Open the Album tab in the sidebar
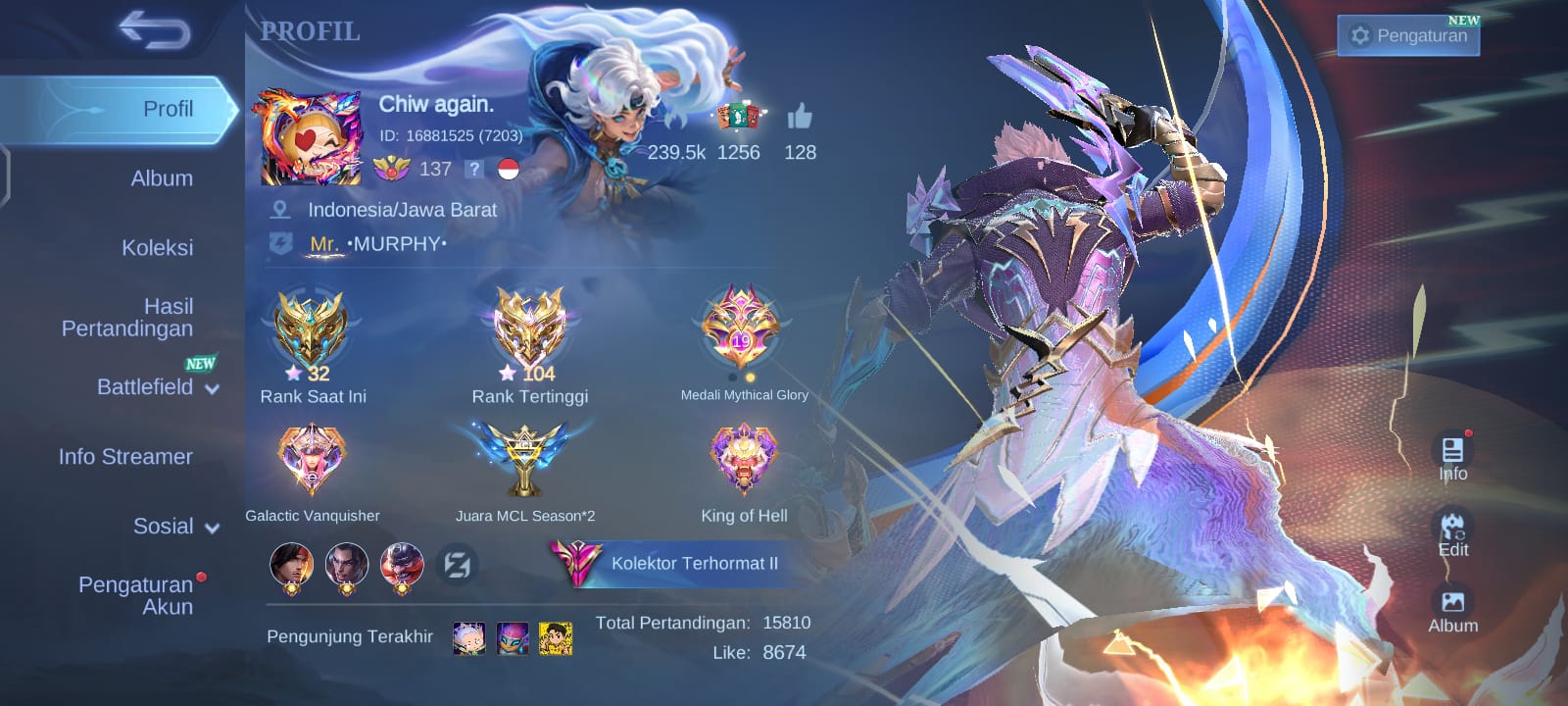Screen dimensions: 1568x706 click(162, 178)
